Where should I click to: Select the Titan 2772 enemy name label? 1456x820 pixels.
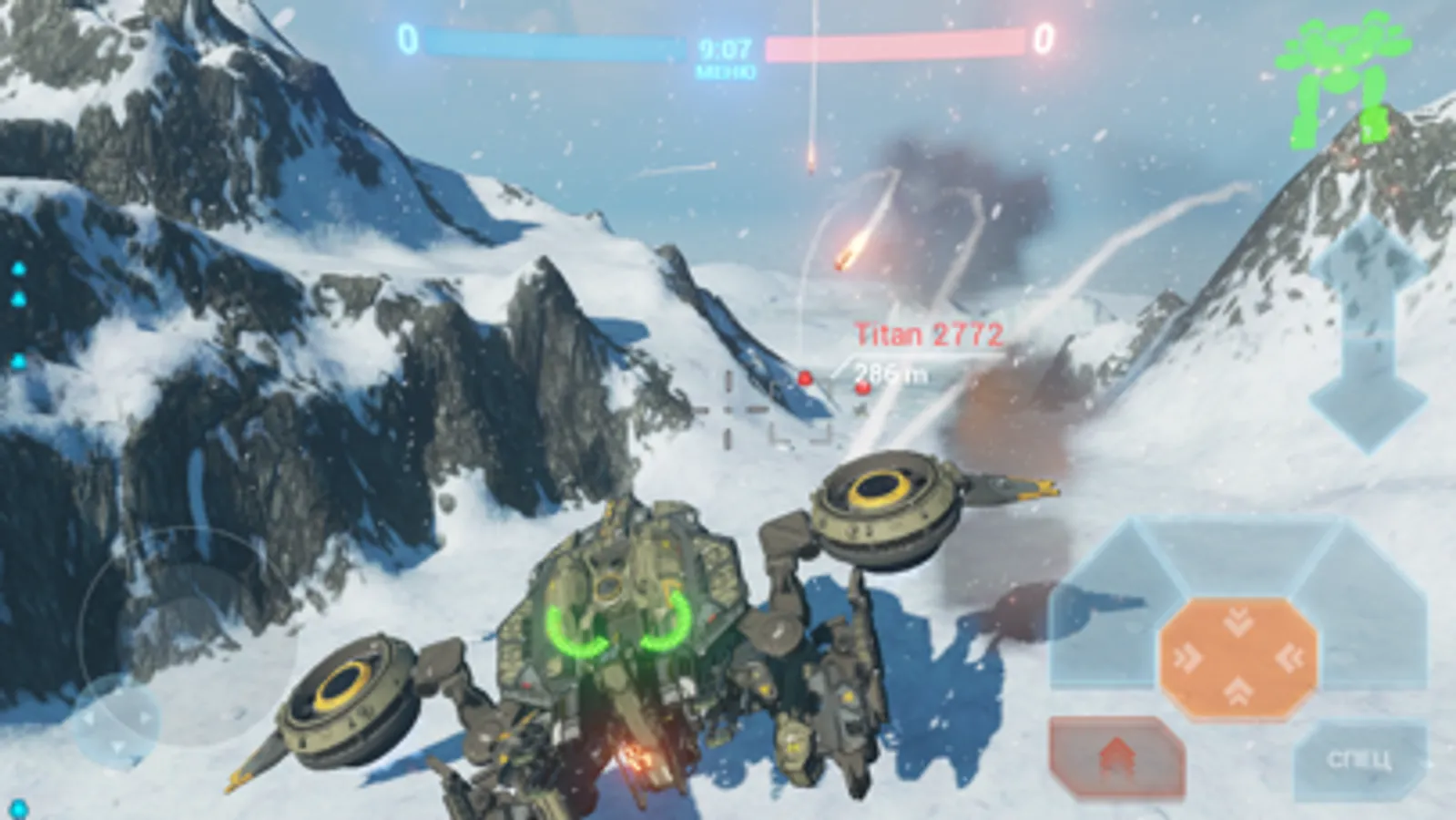click(x=929, y=334)
